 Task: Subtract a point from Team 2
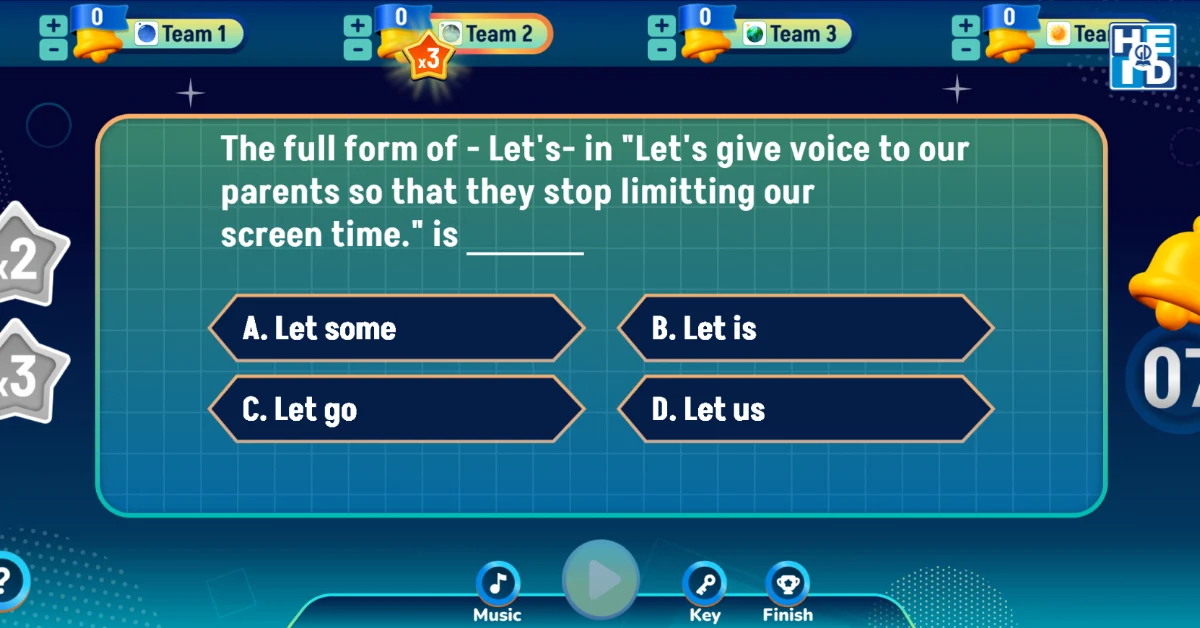356,48
